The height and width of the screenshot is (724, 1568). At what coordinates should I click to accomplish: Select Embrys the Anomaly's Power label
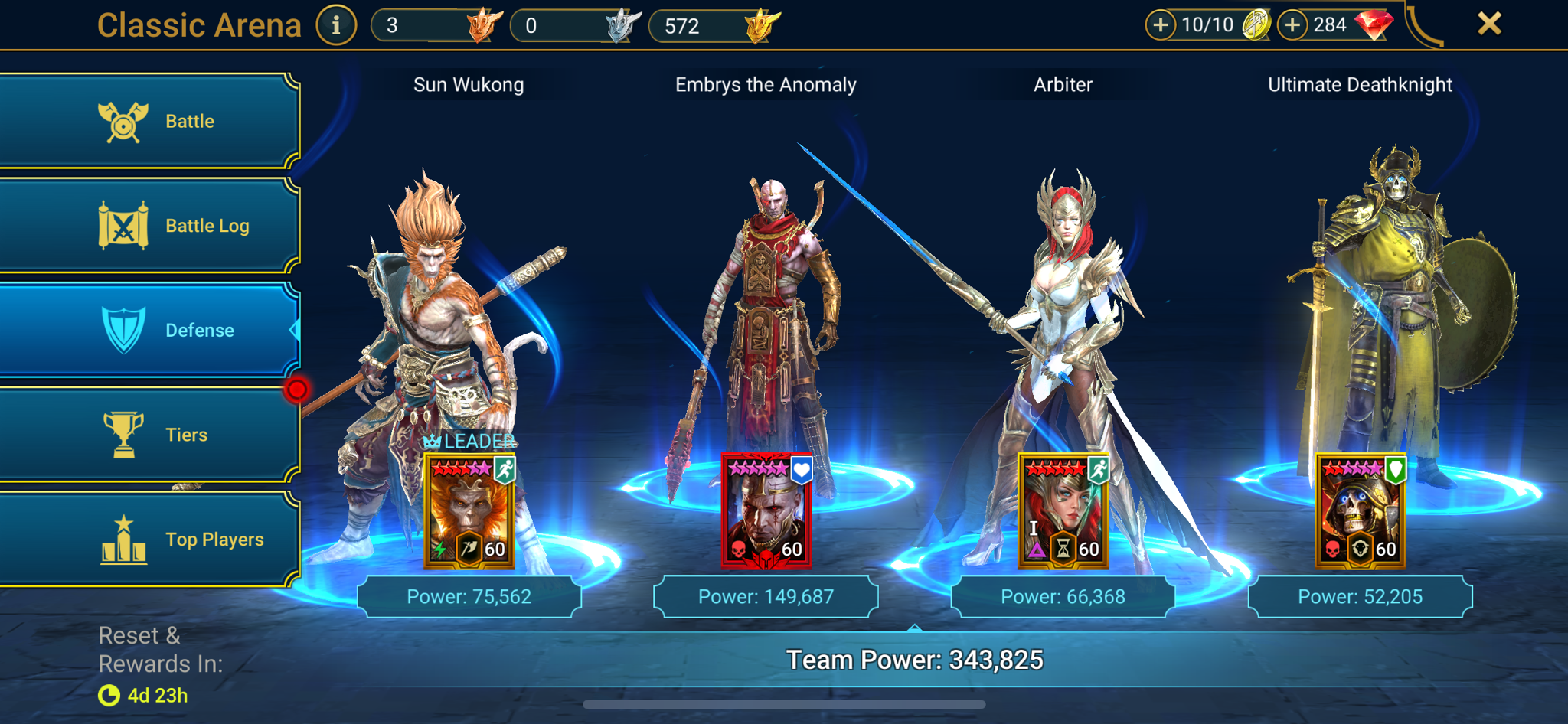(x=766, y=595)
